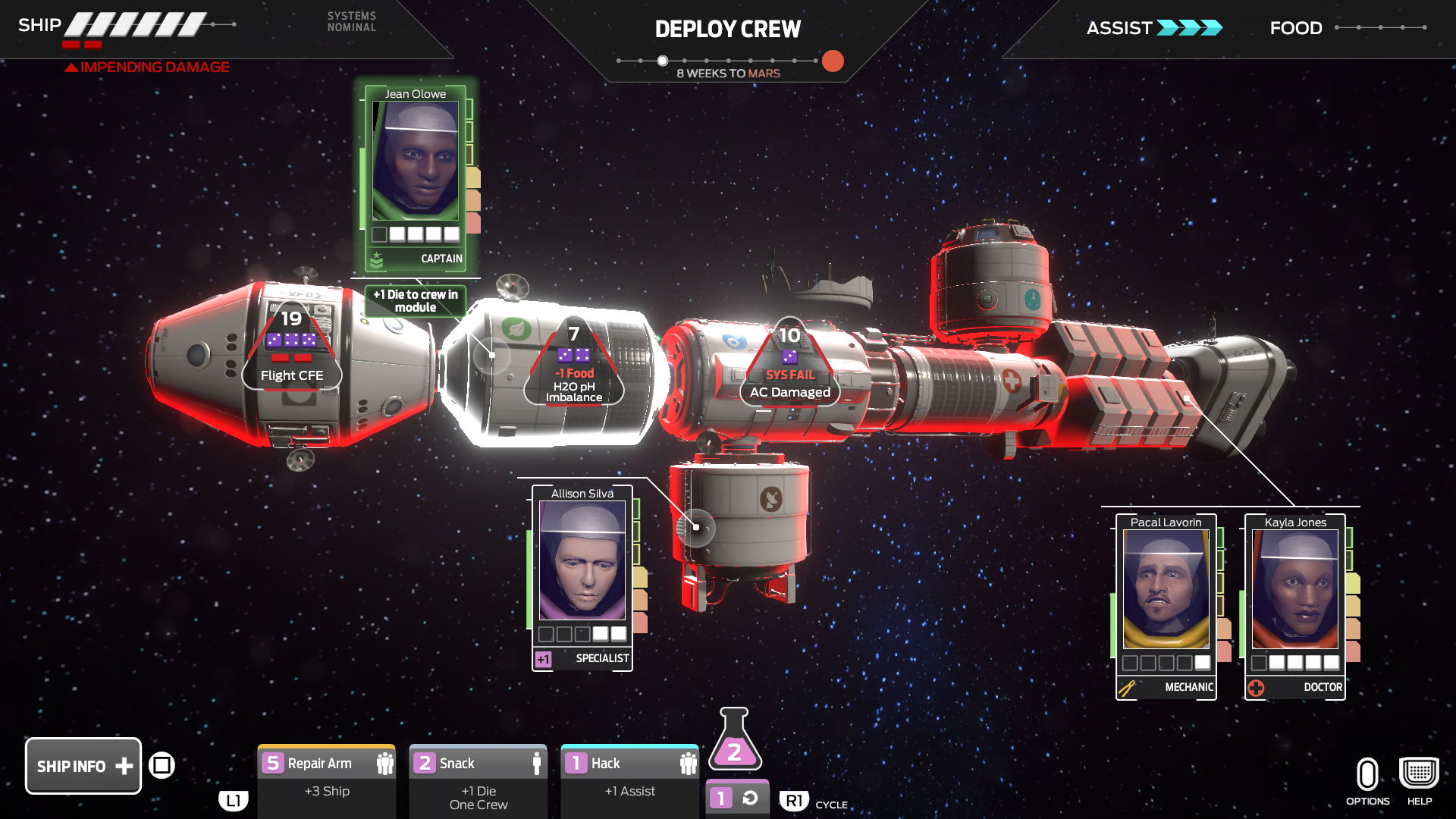This screenshot has height=819, width=1456.
Task: Click the crew figures icon on the Repair Arm card
Action: tap(385, 764)
